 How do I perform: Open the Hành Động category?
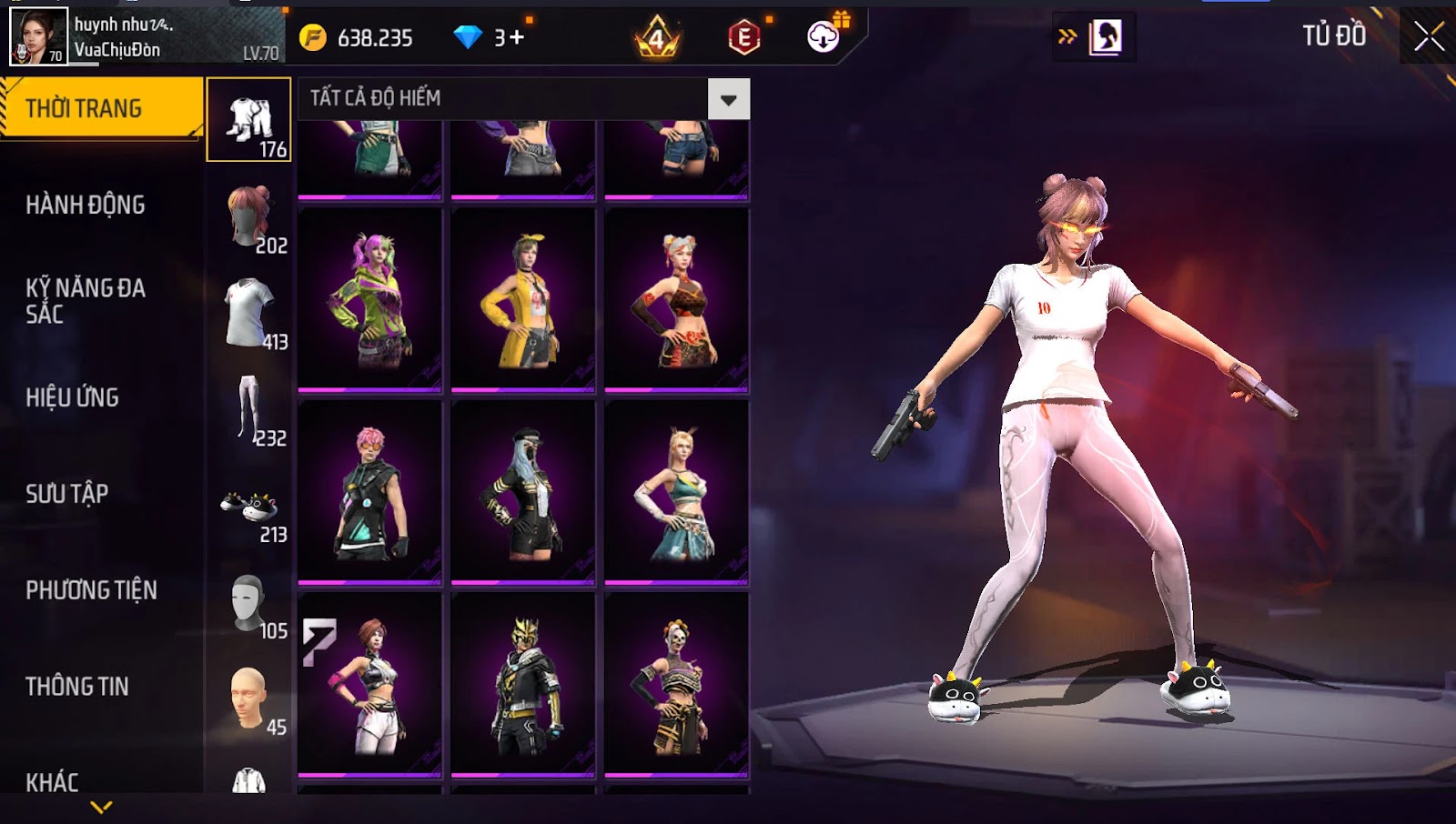(x=86, y=205)
